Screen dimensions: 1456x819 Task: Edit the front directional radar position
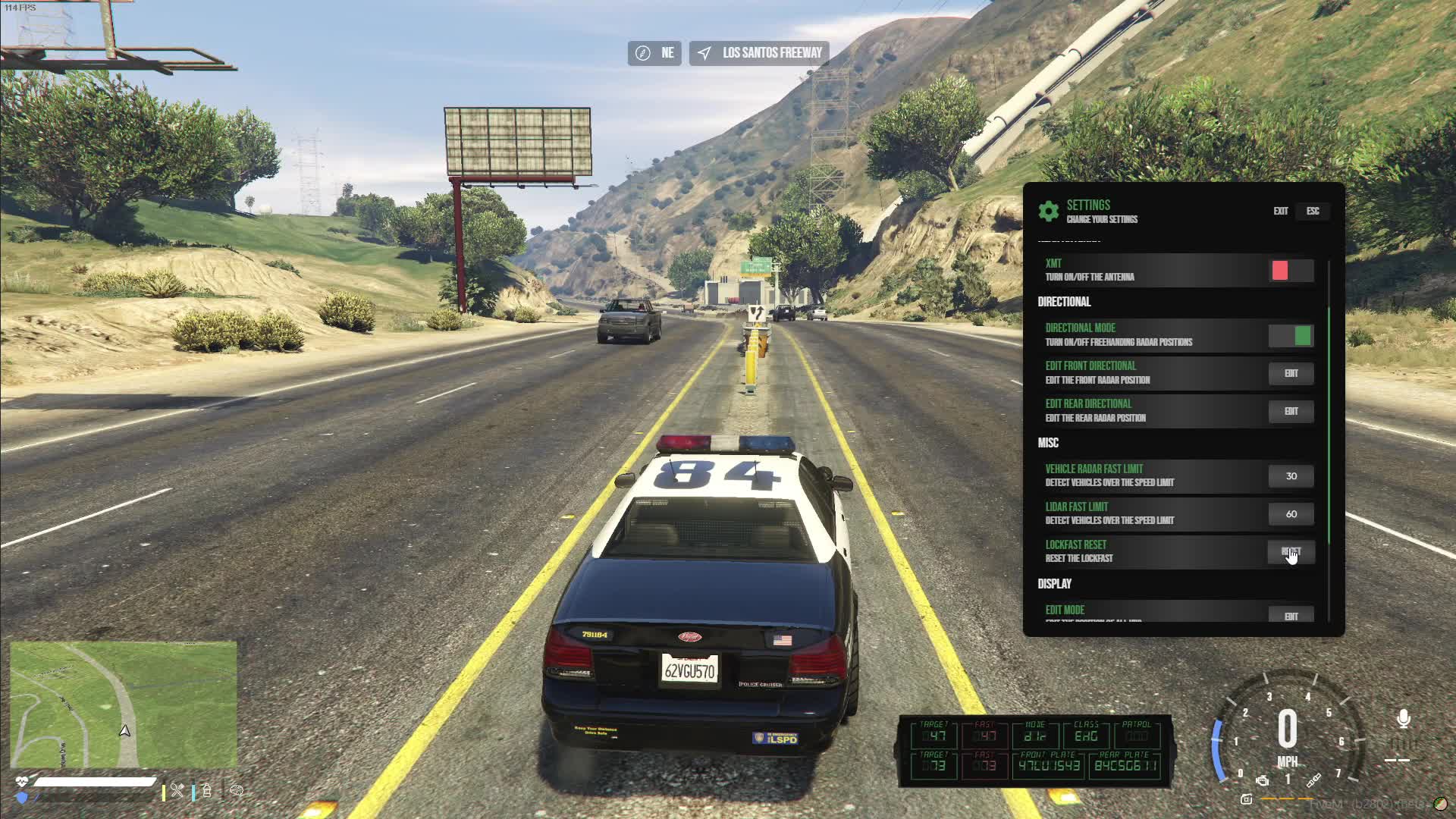click(1291, 373)
